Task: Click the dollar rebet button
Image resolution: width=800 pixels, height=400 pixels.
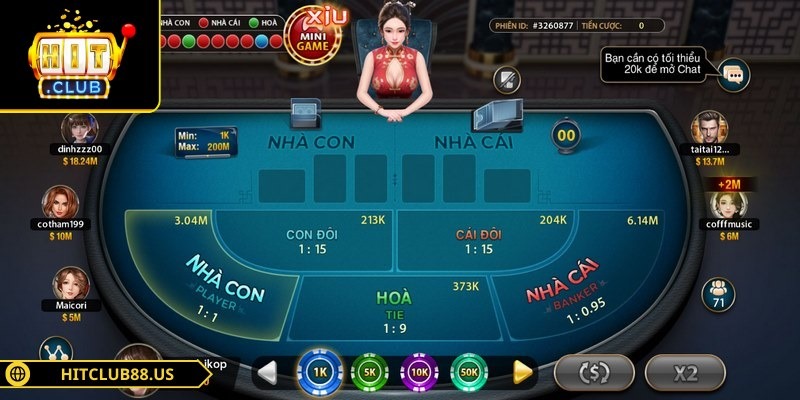Action: pyautogui.click(x=594, y=373)
